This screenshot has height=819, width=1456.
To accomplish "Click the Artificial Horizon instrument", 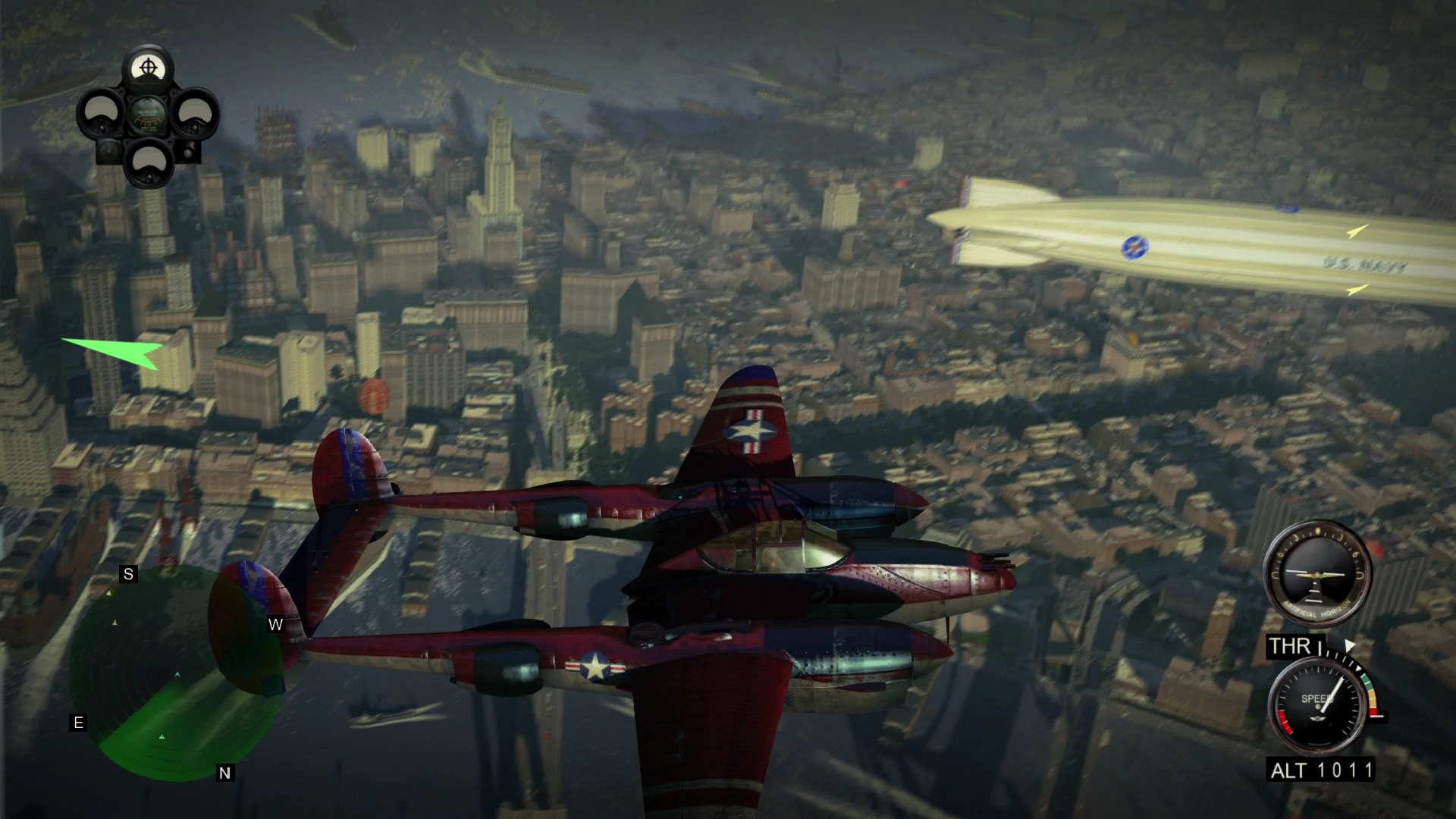I will [x=1317, y=576].
